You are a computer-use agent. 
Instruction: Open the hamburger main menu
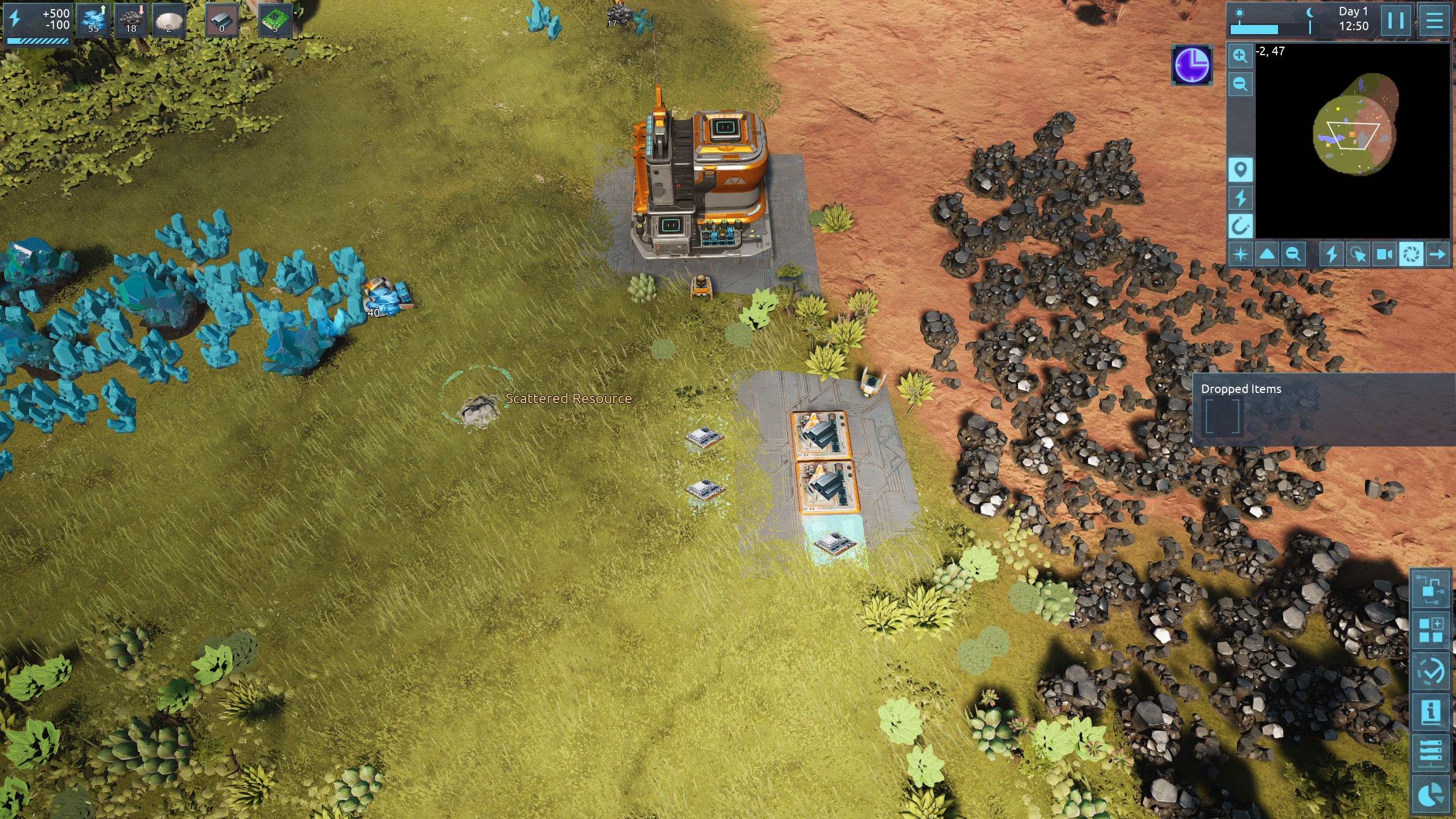(x=1434, y=20)
